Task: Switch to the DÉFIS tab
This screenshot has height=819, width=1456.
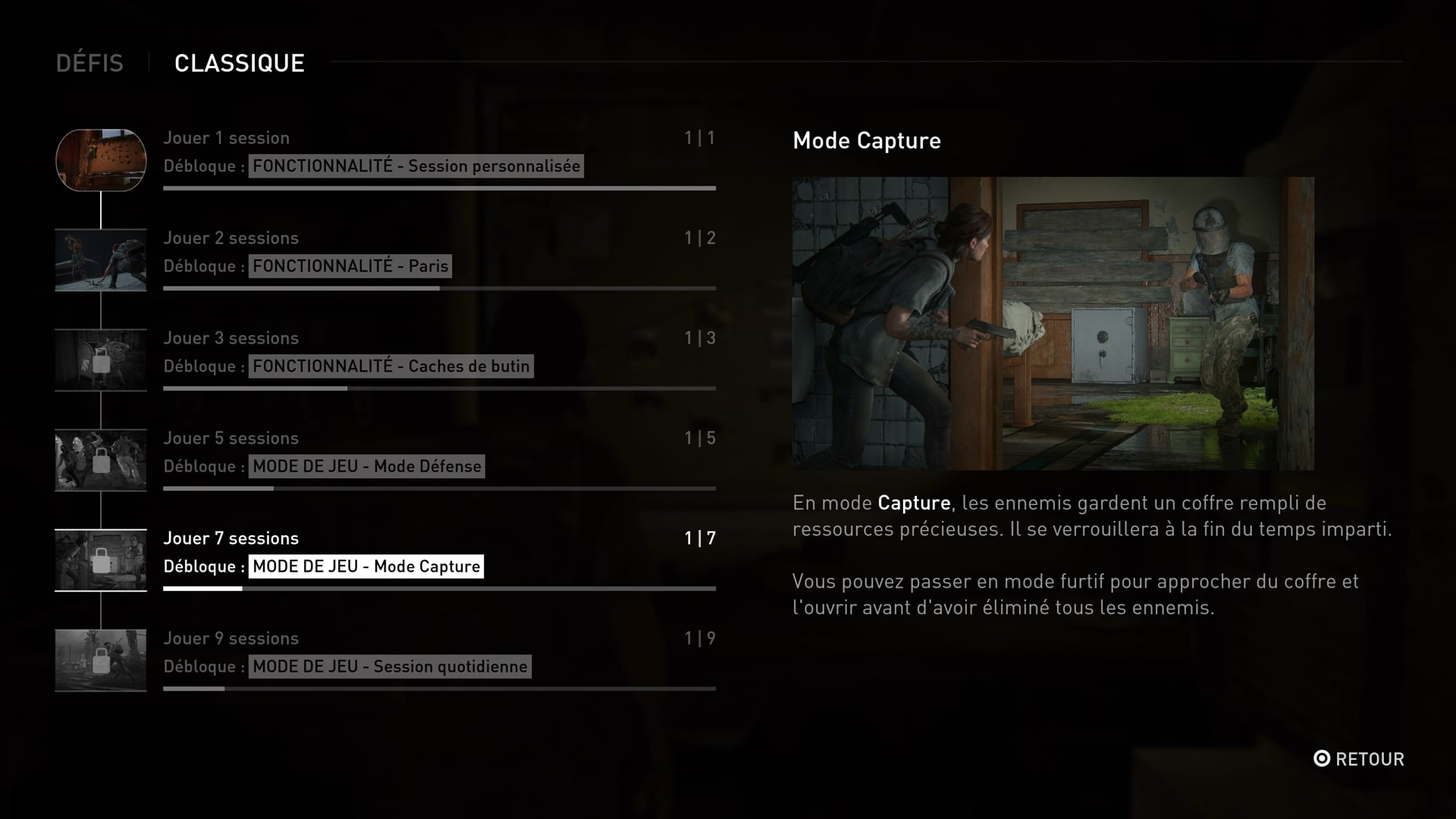Action: 90,63
